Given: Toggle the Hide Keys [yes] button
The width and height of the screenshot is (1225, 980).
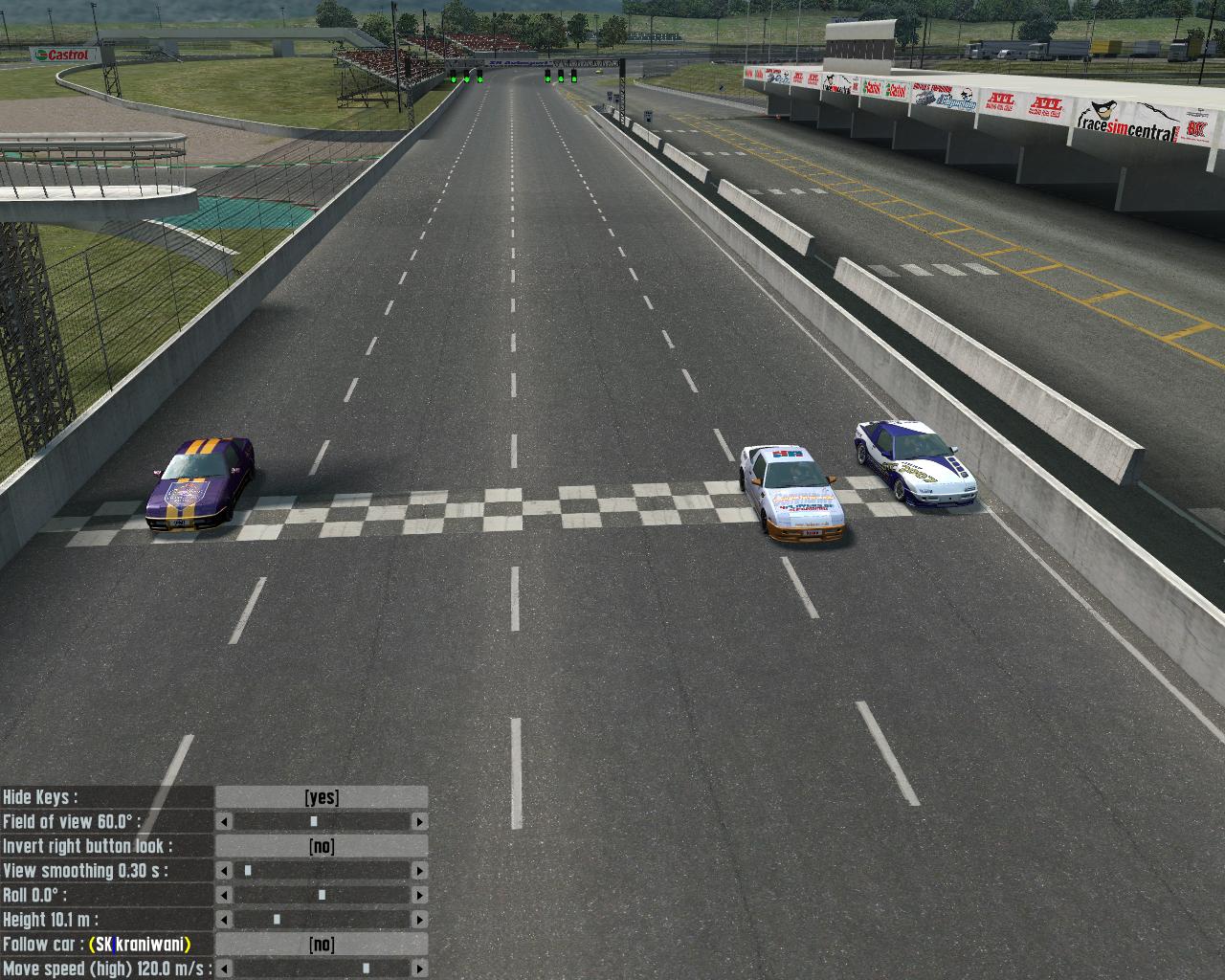Looking at the screenshot, I should (x=322, y=797).
